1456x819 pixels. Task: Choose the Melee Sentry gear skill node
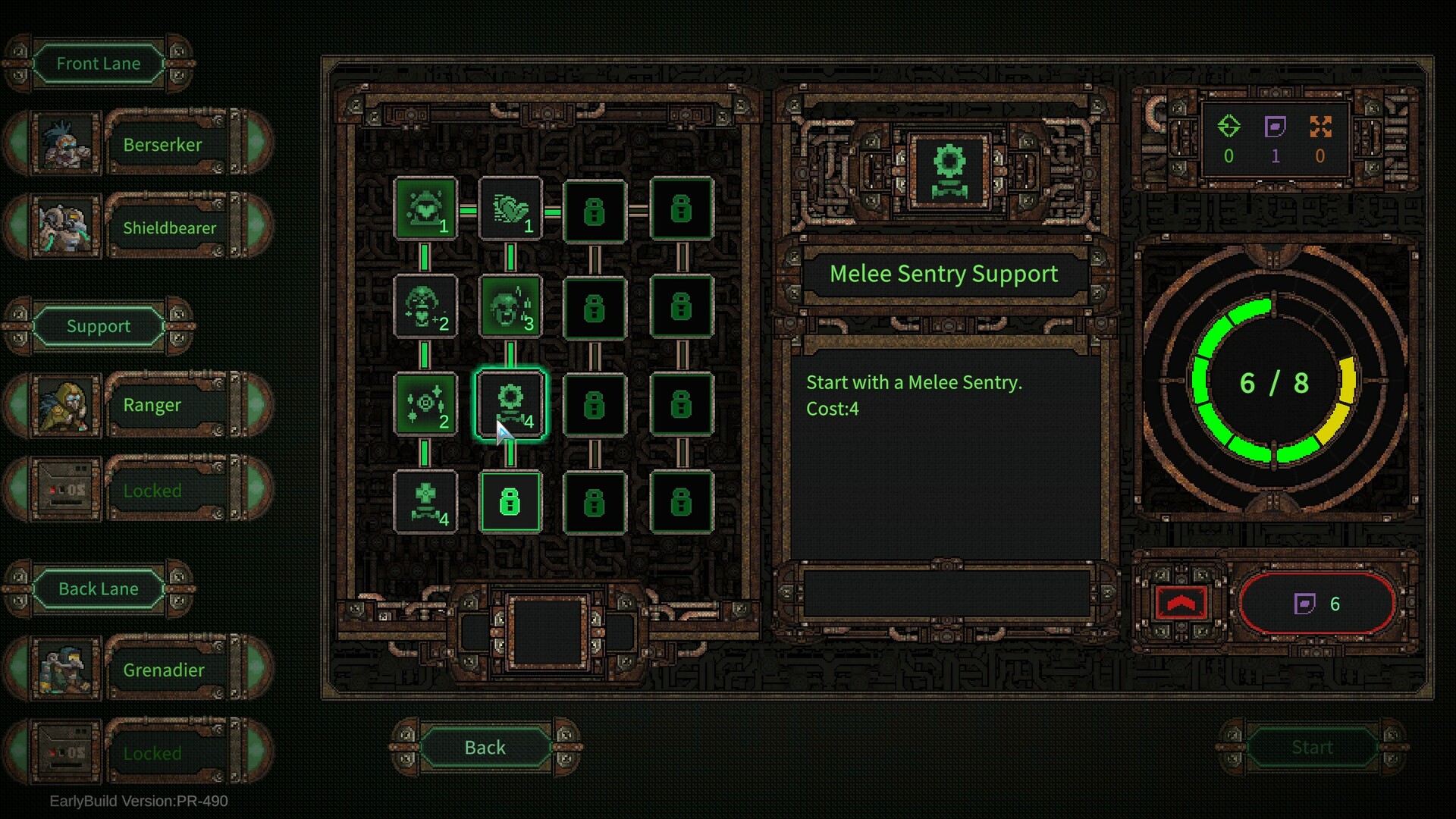click(x=510, y=405)
